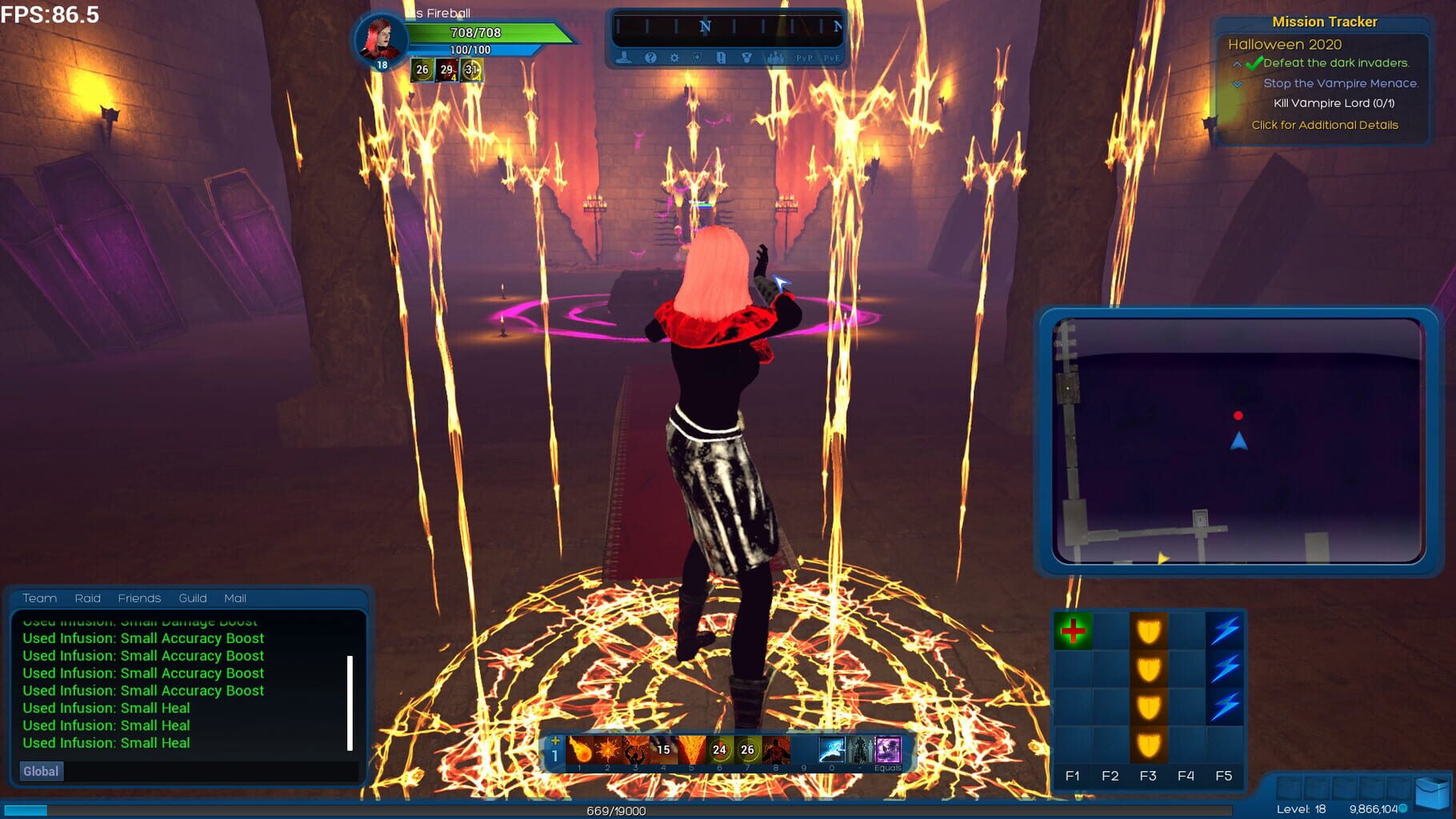The height and width of the screenshot is (819, 1456).
Task: Switch to the Team chat tab
Action: [39, 598]
